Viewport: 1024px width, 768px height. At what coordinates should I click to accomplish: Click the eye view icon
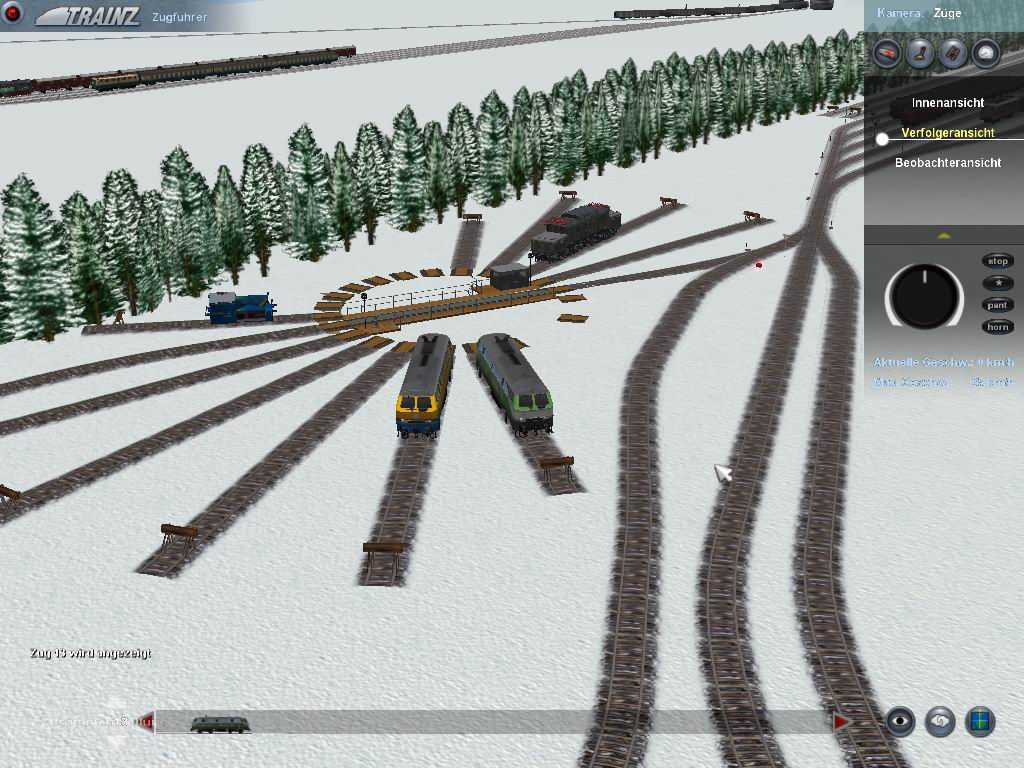(901, 721)
